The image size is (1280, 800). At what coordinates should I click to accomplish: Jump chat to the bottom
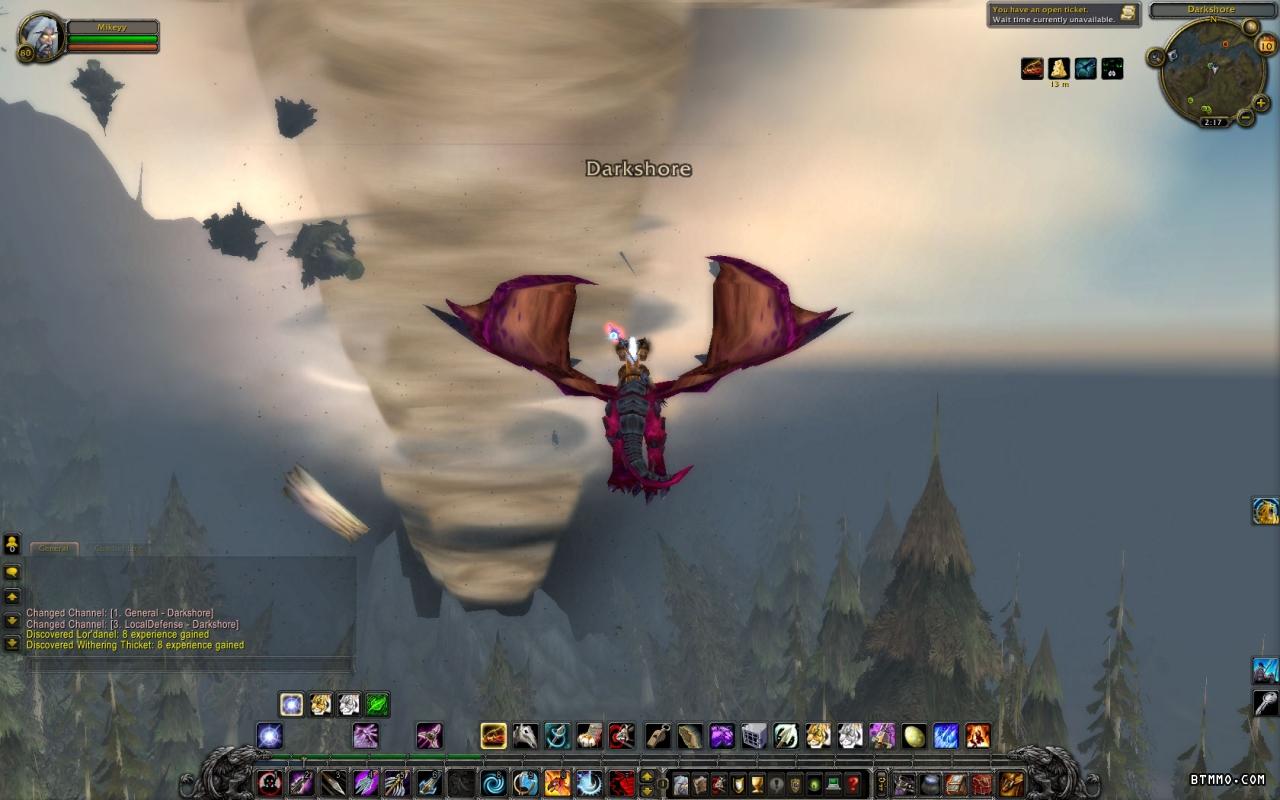click(12, 643)
